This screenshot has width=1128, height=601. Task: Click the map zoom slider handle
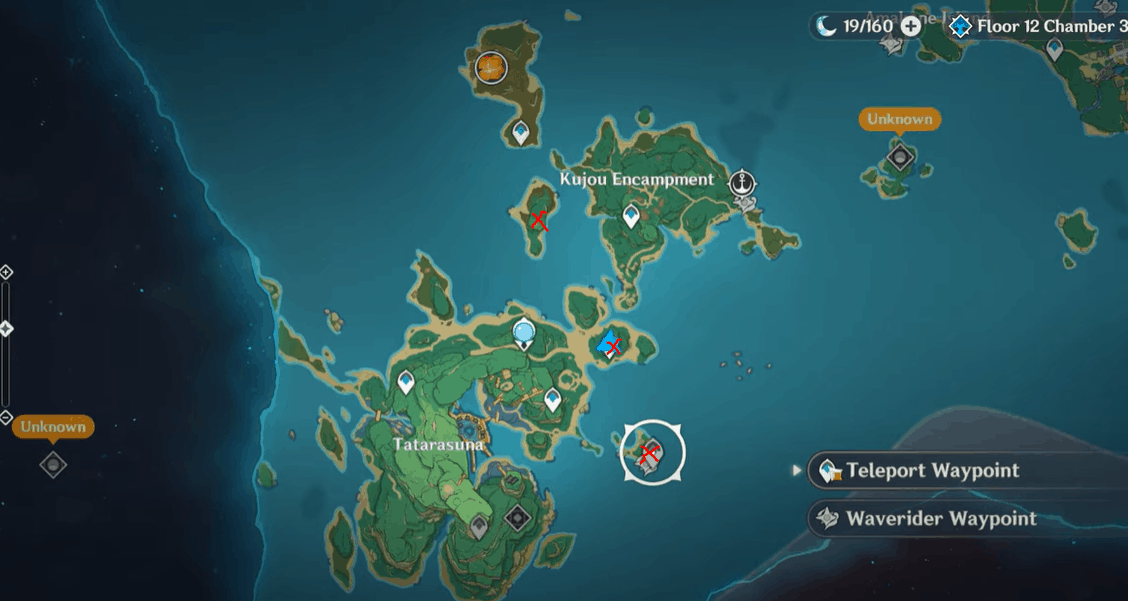pyautogui.click(x=6, y=328)
